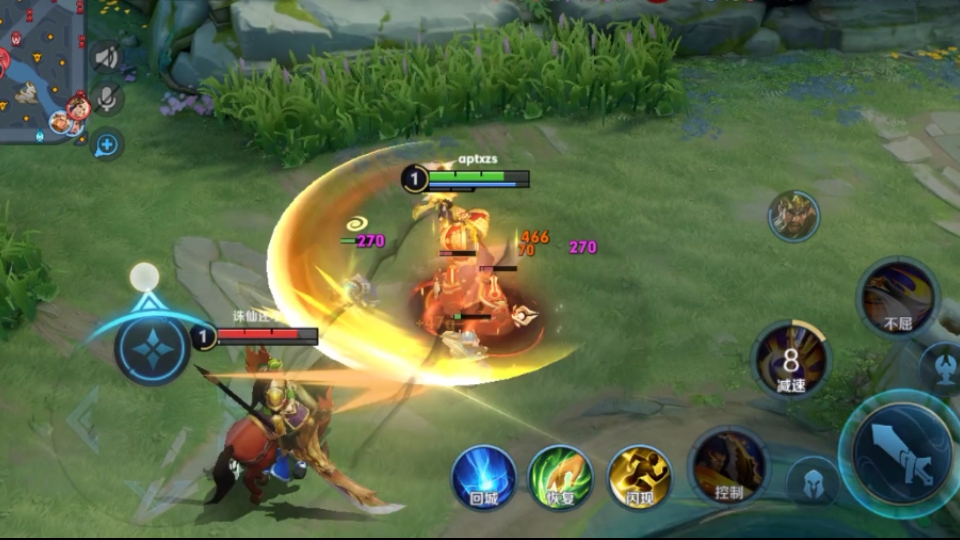Tap the movement joystick center
Image resolution: width=960 pixels, height=540 pixels.
152,348
